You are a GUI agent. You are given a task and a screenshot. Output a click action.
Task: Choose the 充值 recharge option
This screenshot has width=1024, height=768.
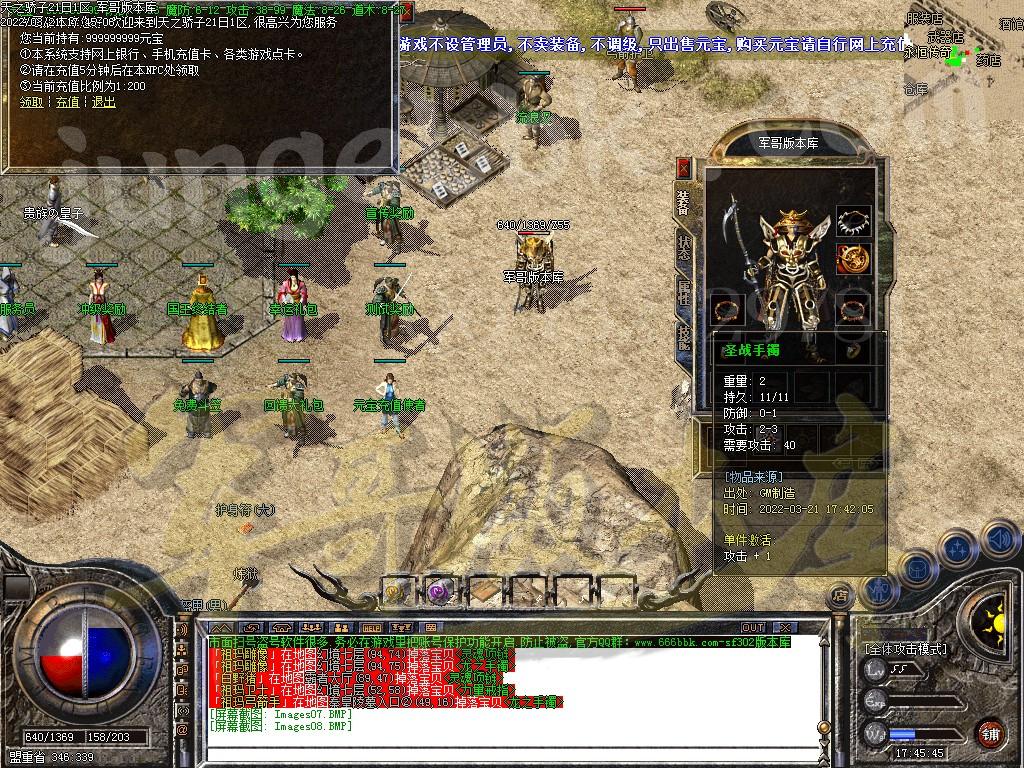click(67, 102)
